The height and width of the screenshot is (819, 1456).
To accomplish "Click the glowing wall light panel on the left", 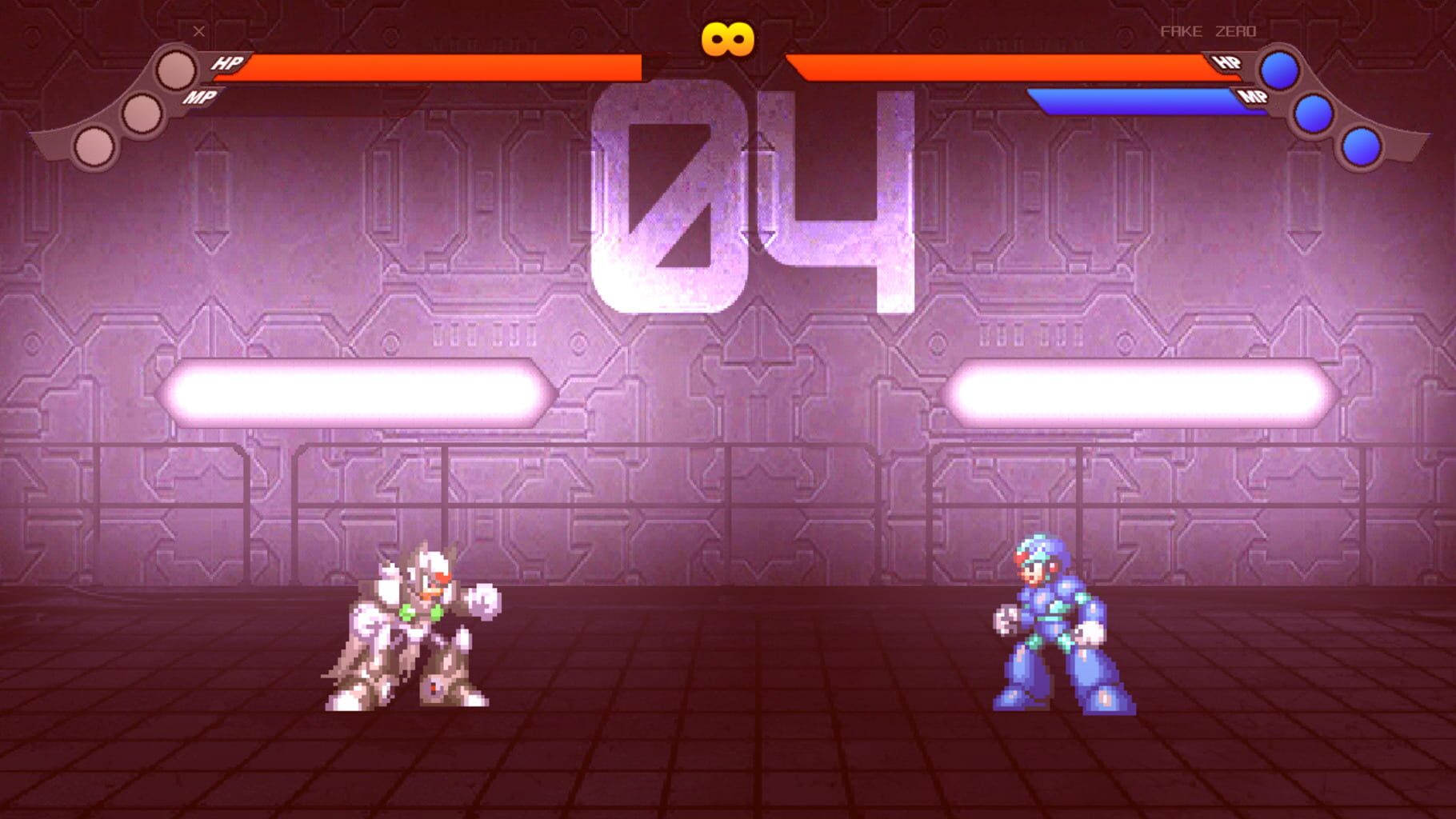I will pyautogui.click(x=360, y=392).
